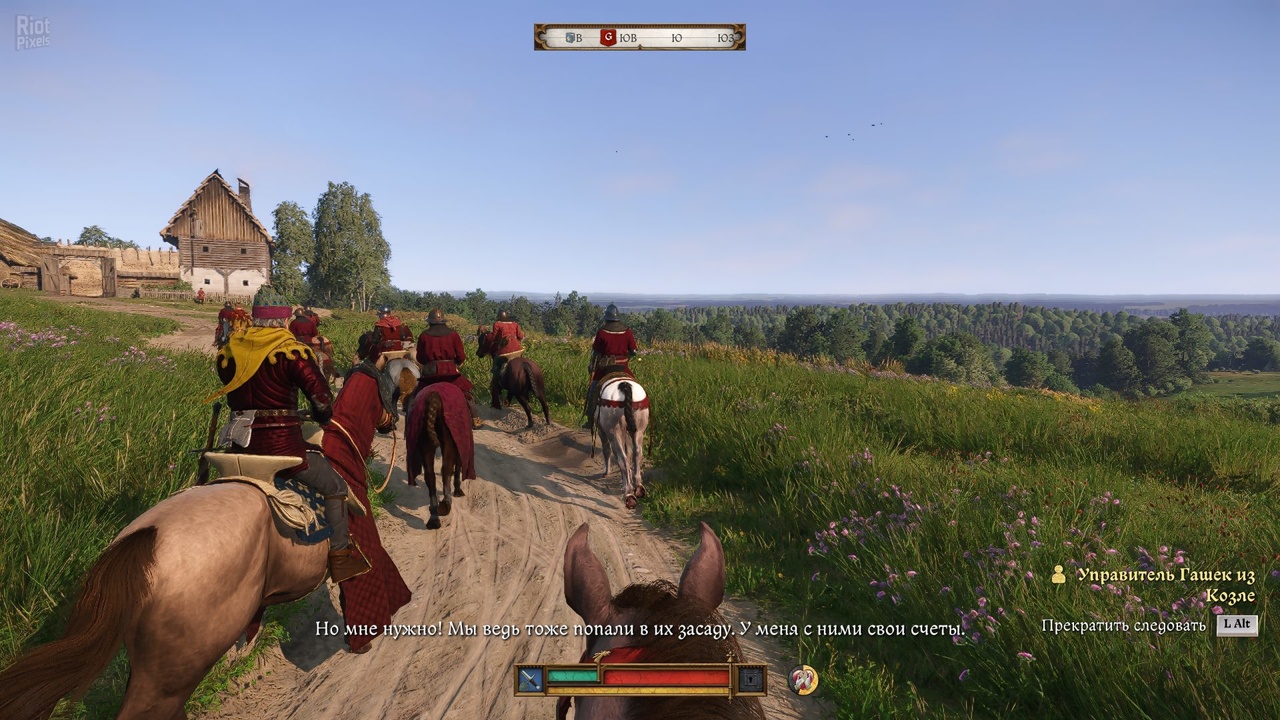Click the compass center pointer notch
The width and height of the screenshot is (1280, 720).
(x=640, y=45)
